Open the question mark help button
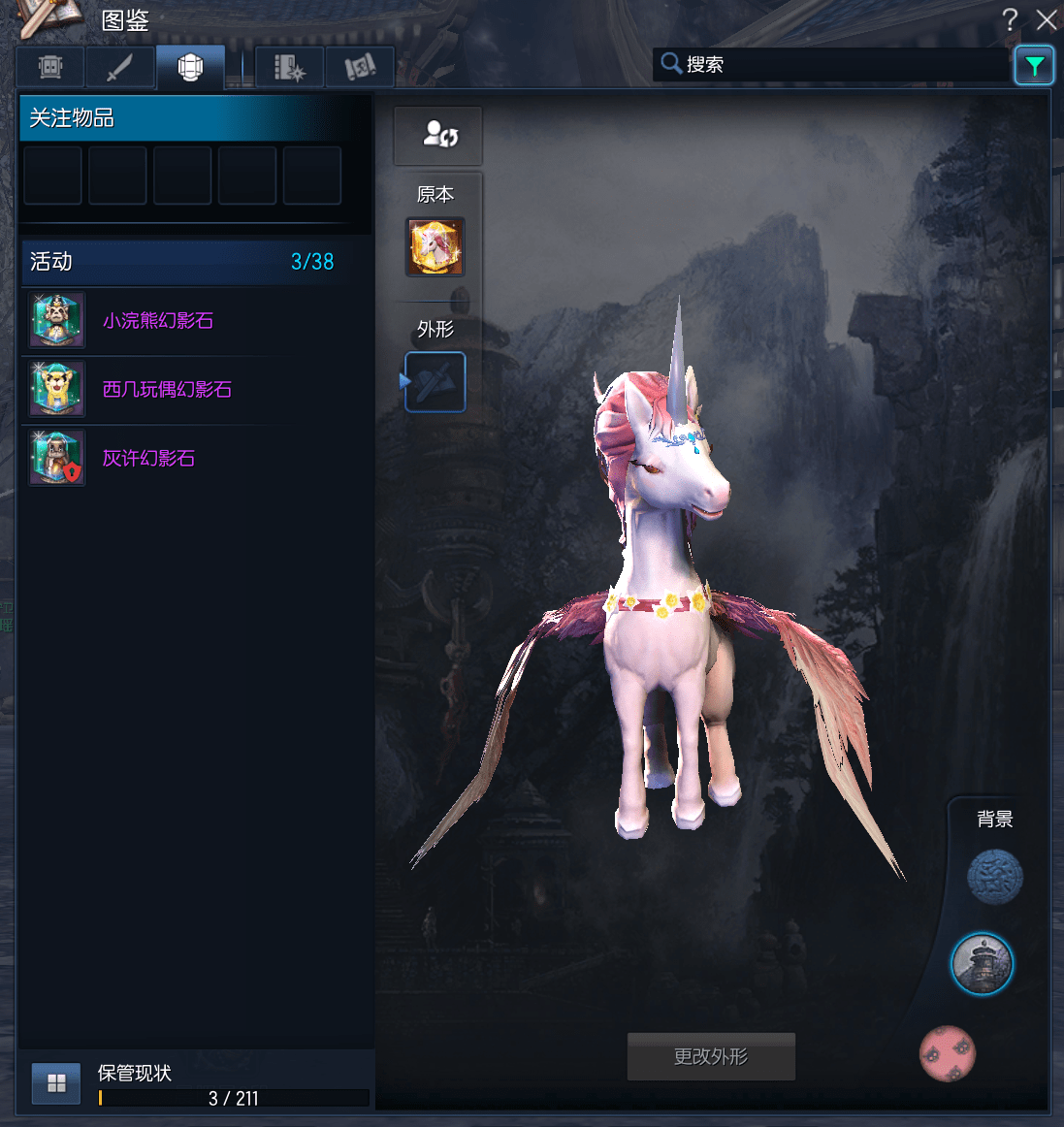 (x=1010, y=19)
